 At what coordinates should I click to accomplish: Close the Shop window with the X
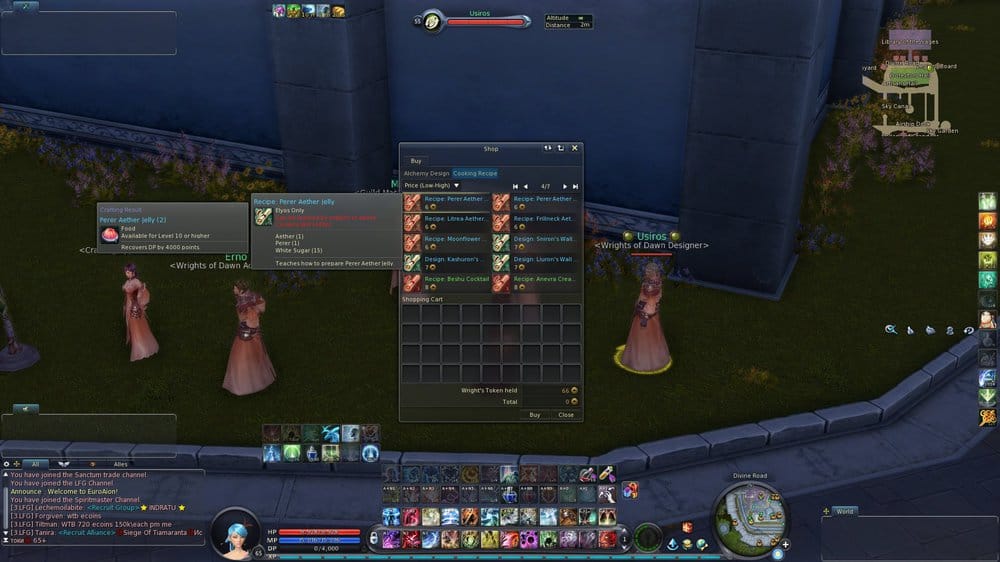[x=574, y=148]
